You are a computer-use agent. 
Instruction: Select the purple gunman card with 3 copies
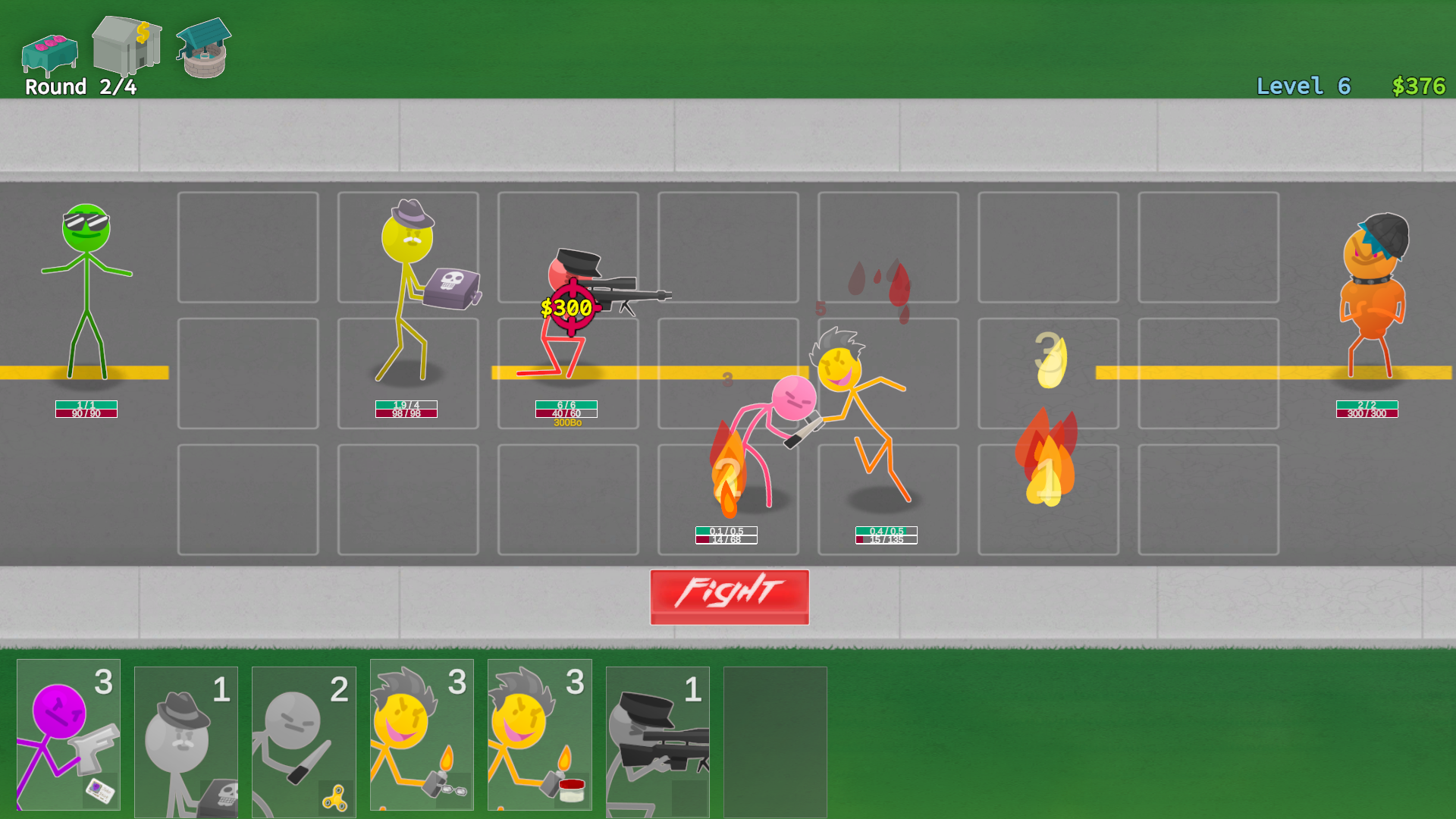point(68,736)
